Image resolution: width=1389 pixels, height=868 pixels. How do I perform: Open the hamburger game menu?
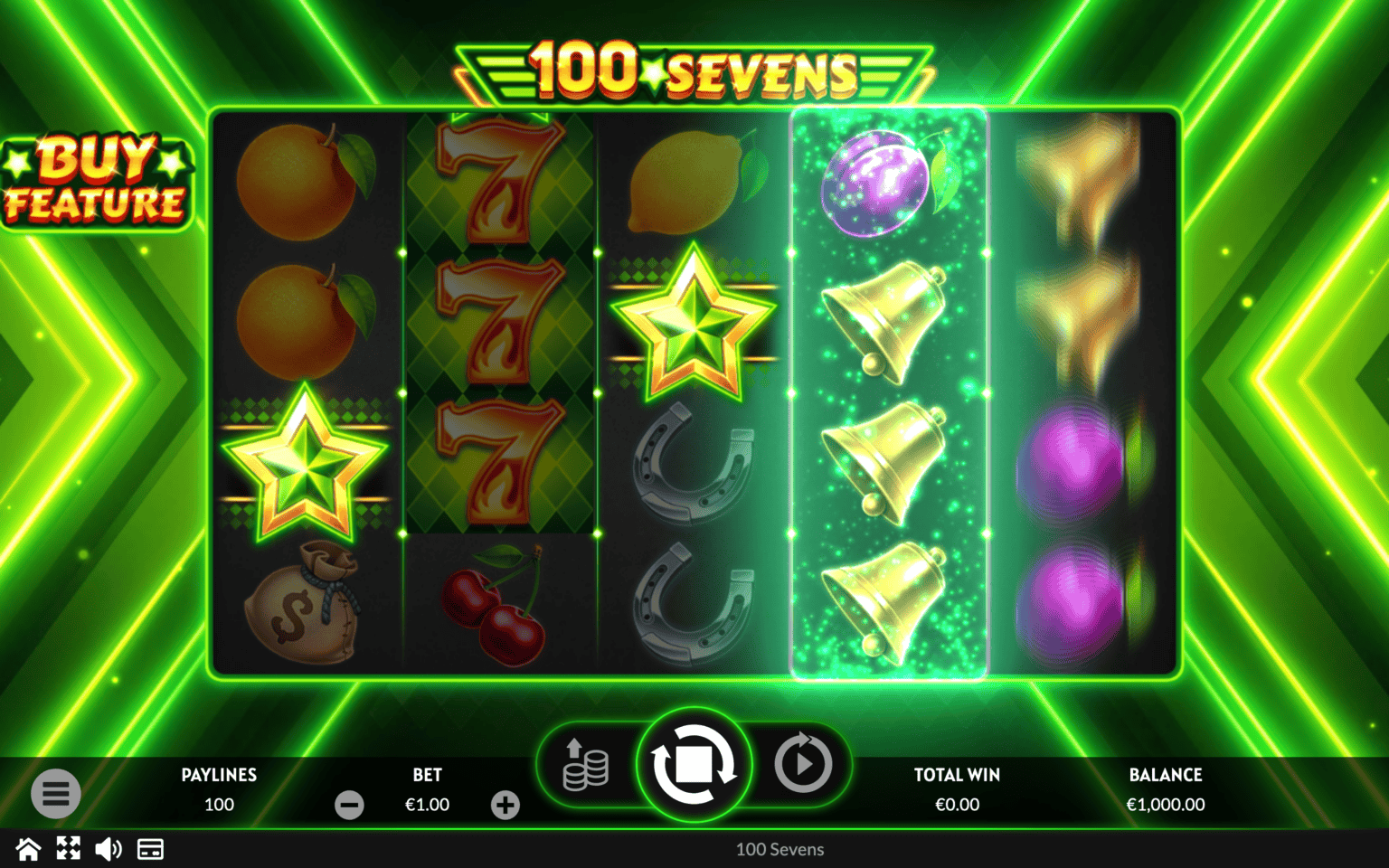[x=56, y=793]
